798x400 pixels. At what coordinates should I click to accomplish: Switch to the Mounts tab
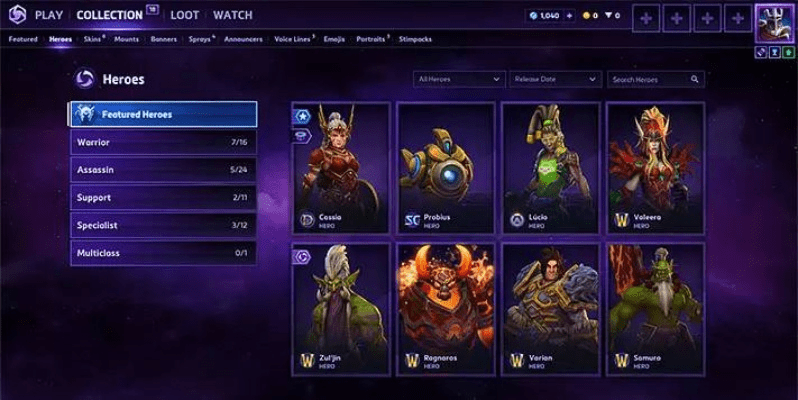(x=126, y=39)
